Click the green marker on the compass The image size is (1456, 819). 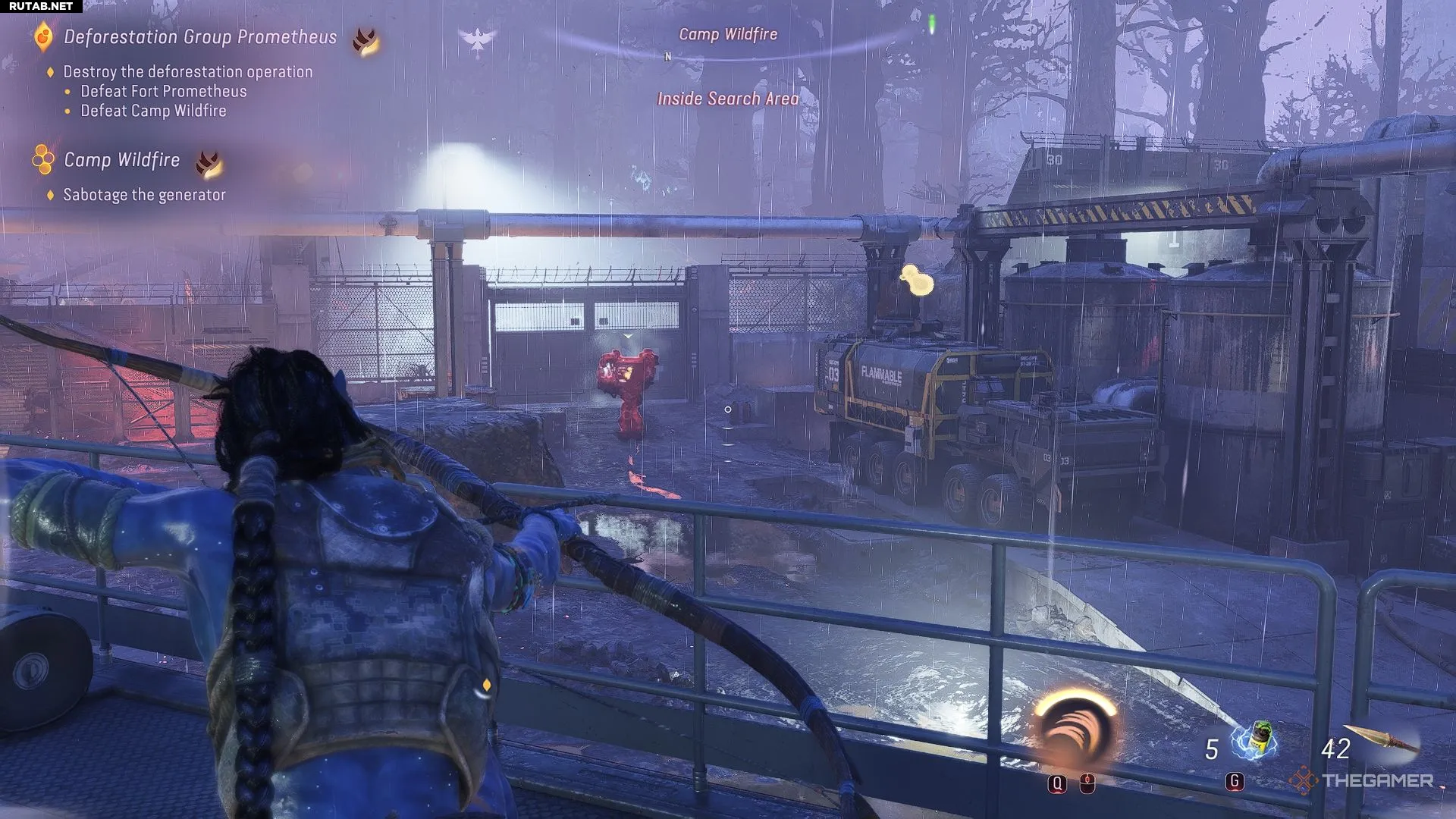click(932, 25)
